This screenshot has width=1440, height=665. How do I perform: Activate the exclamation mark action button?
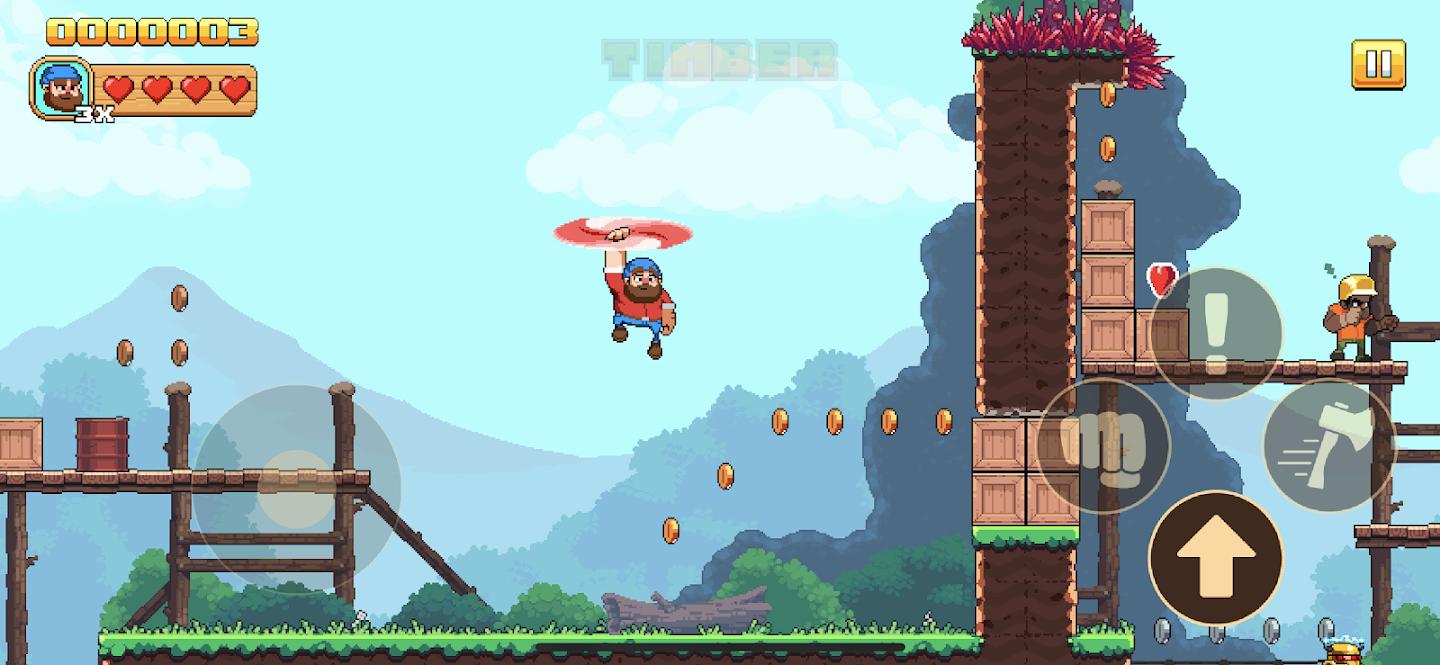tap(1215, 333)
